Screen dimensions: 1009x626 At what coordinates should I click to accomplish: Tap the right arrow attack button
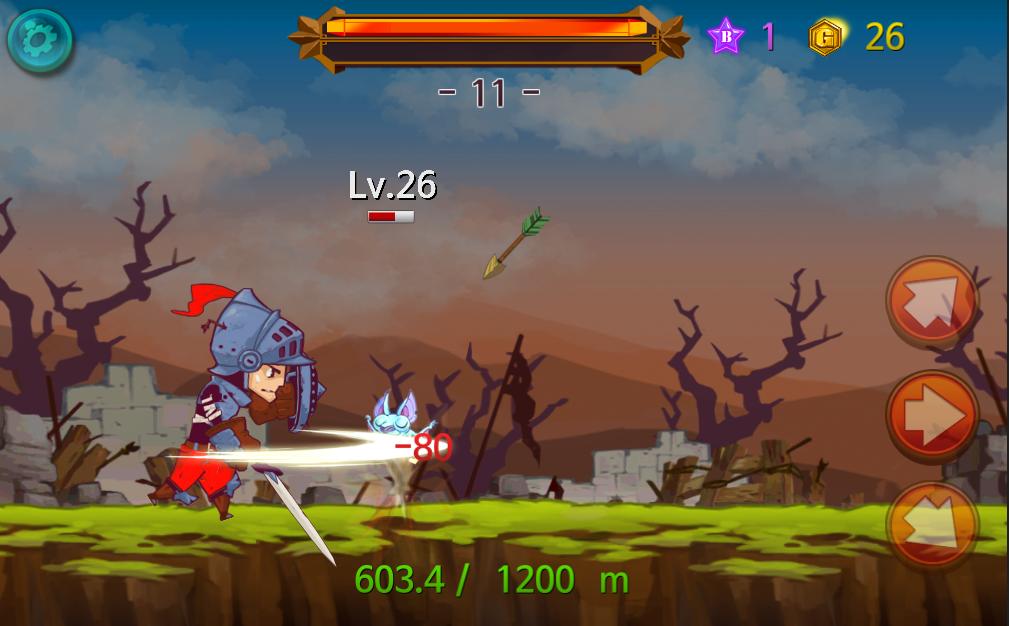tap(932, 415)
